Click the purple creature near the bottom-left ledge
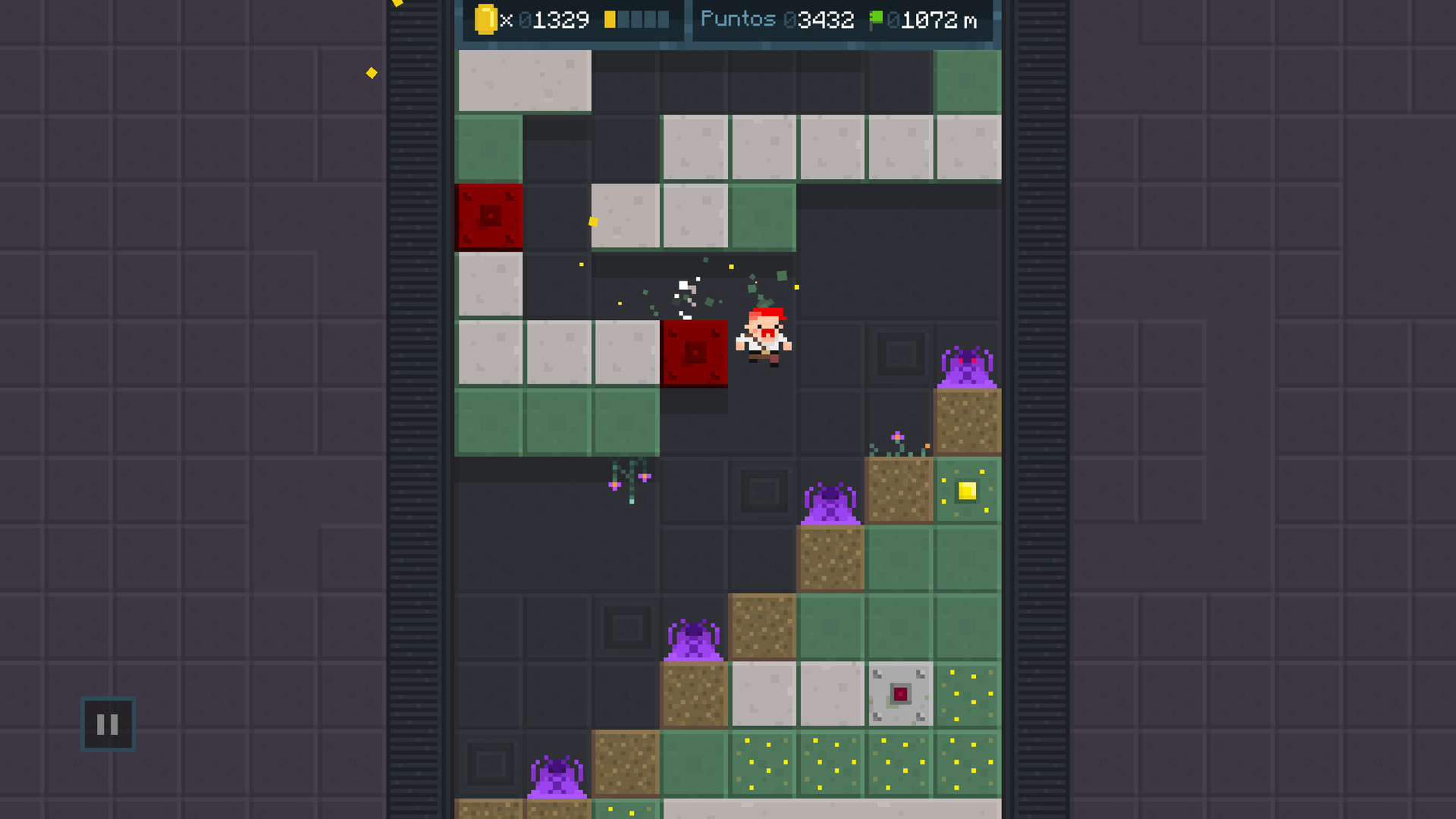Screen dimensions: 1456x819 pyautogui.click(x=558, y=773)
